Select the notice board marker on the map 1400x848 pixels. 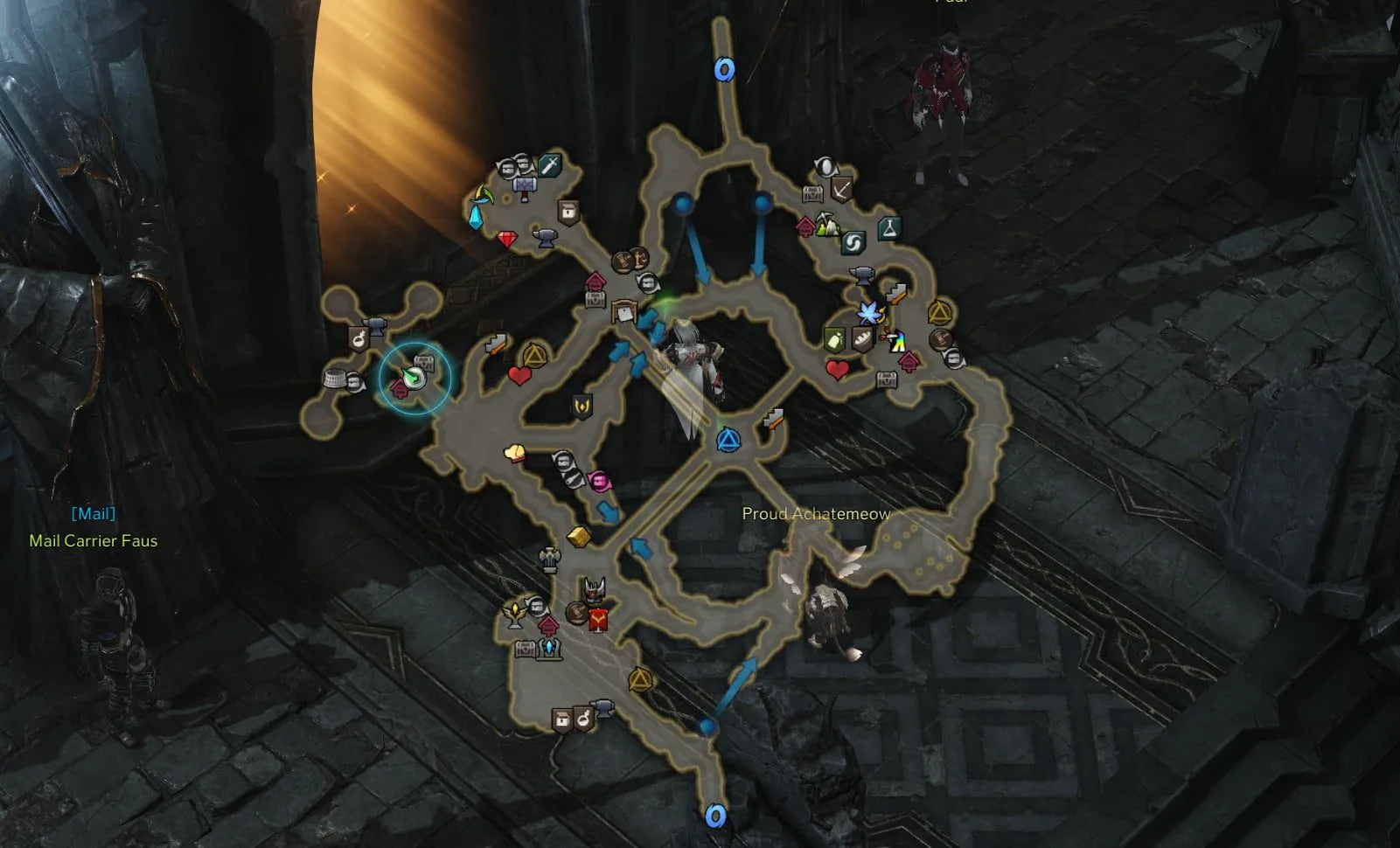pos(623,310)
